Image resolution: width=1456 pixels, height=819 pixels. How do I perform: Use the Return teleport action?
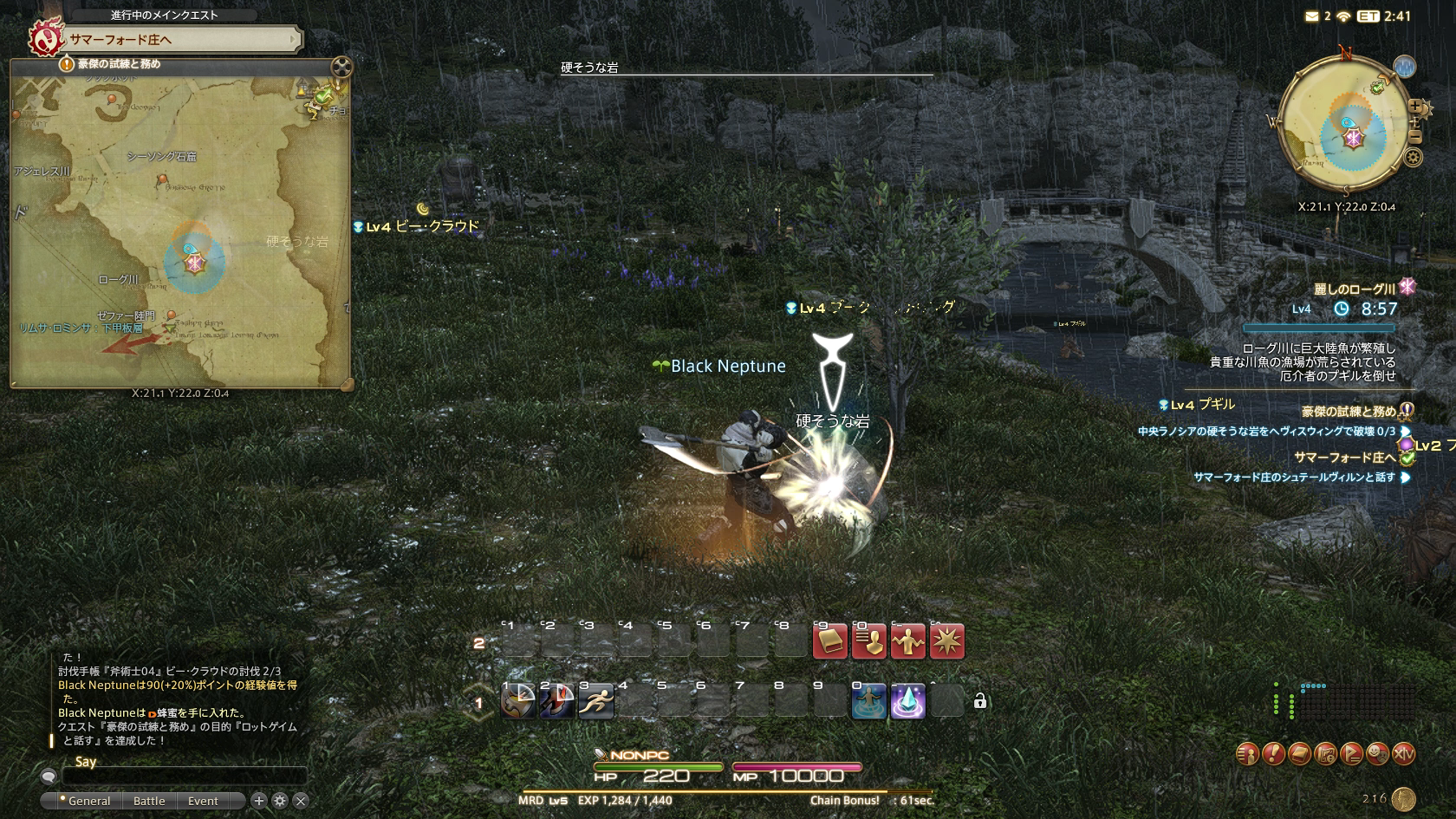pos(868,701)
